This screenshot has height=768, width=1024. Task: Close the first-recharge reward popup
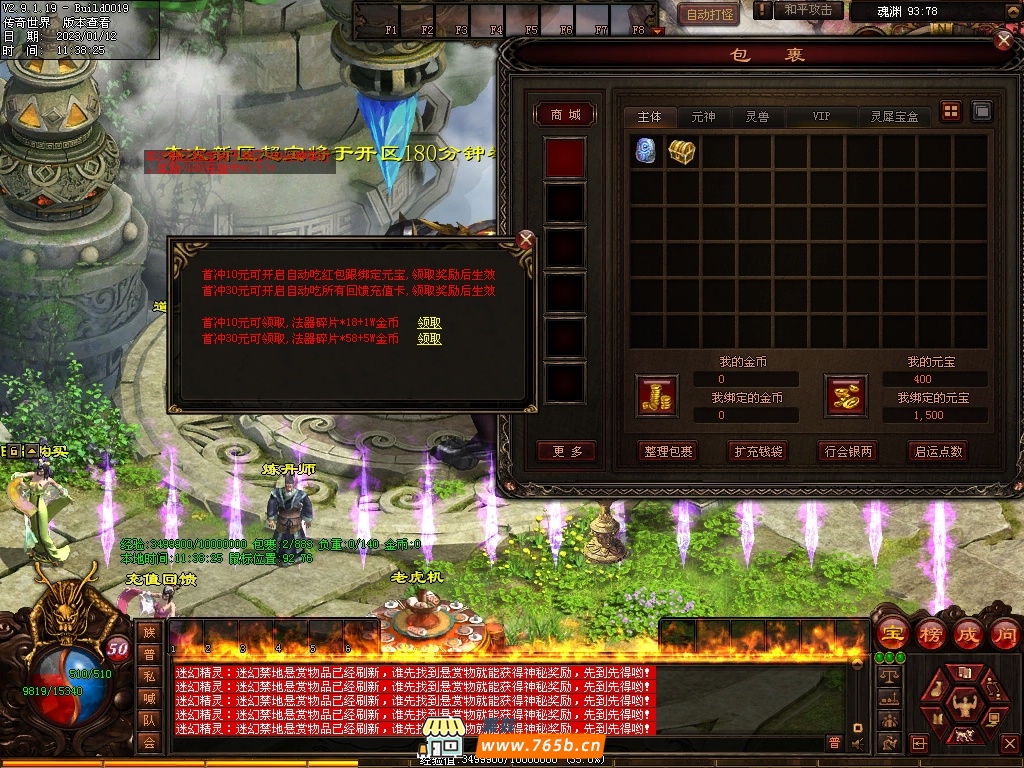click(526, 240)
